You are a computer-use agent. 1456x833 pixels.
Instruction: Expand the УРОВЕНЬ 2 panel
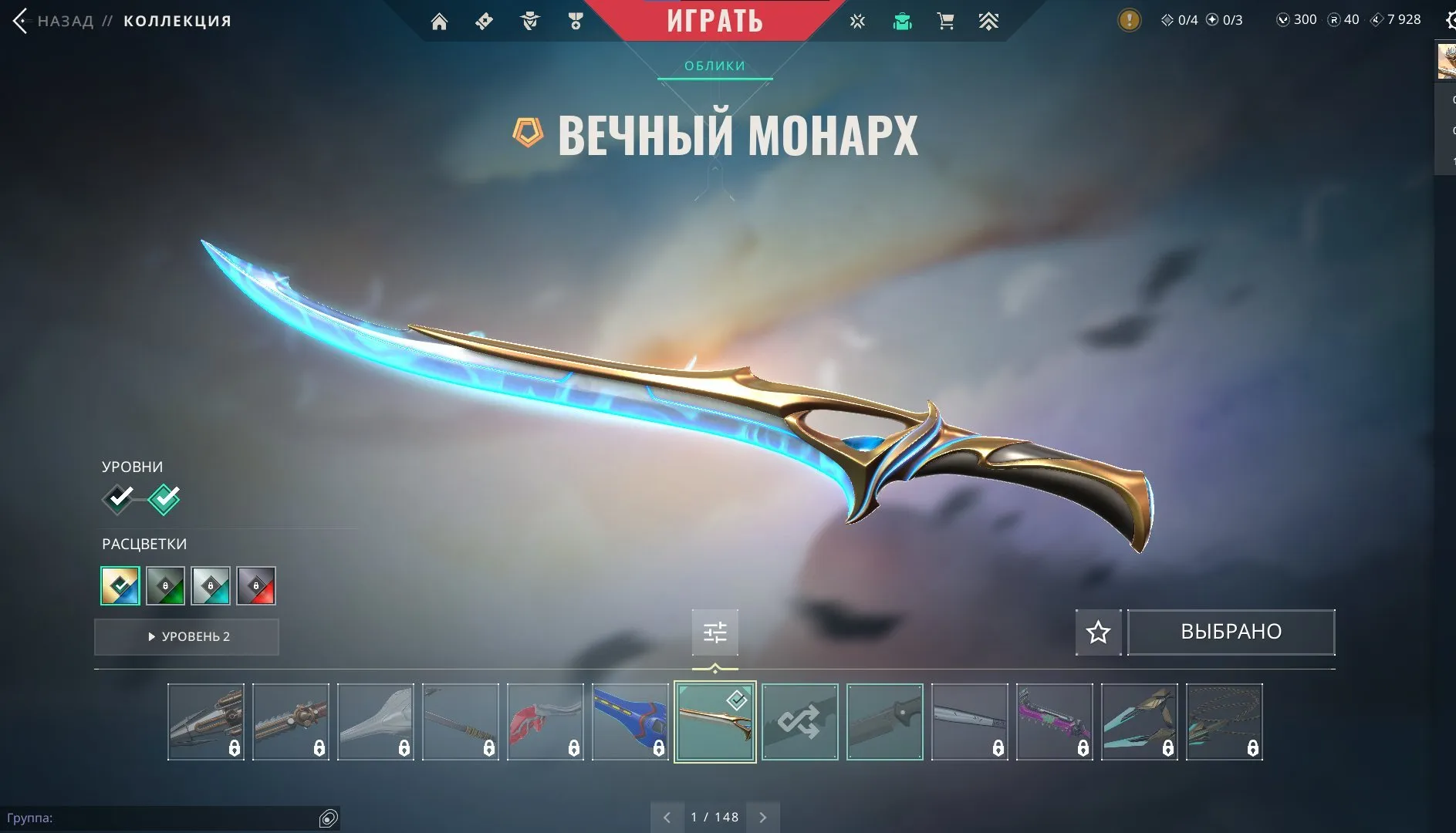(x=186, y=636)
